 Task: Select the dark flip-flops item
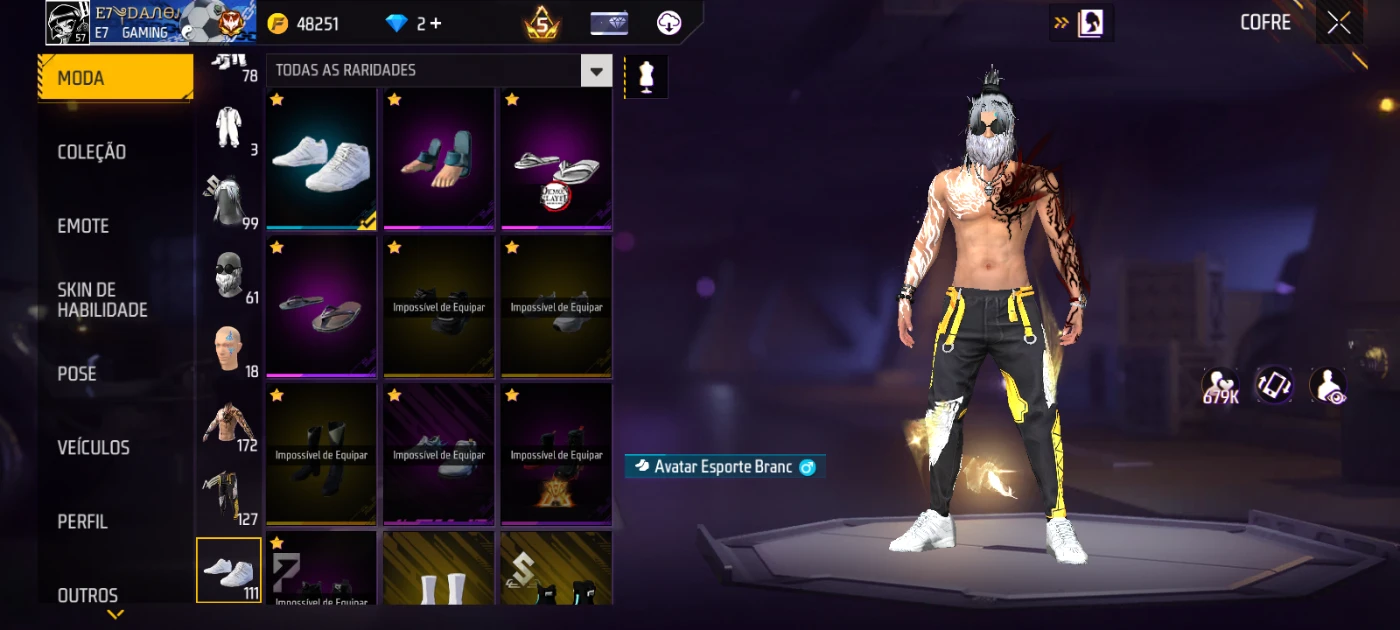coord(321,307)
